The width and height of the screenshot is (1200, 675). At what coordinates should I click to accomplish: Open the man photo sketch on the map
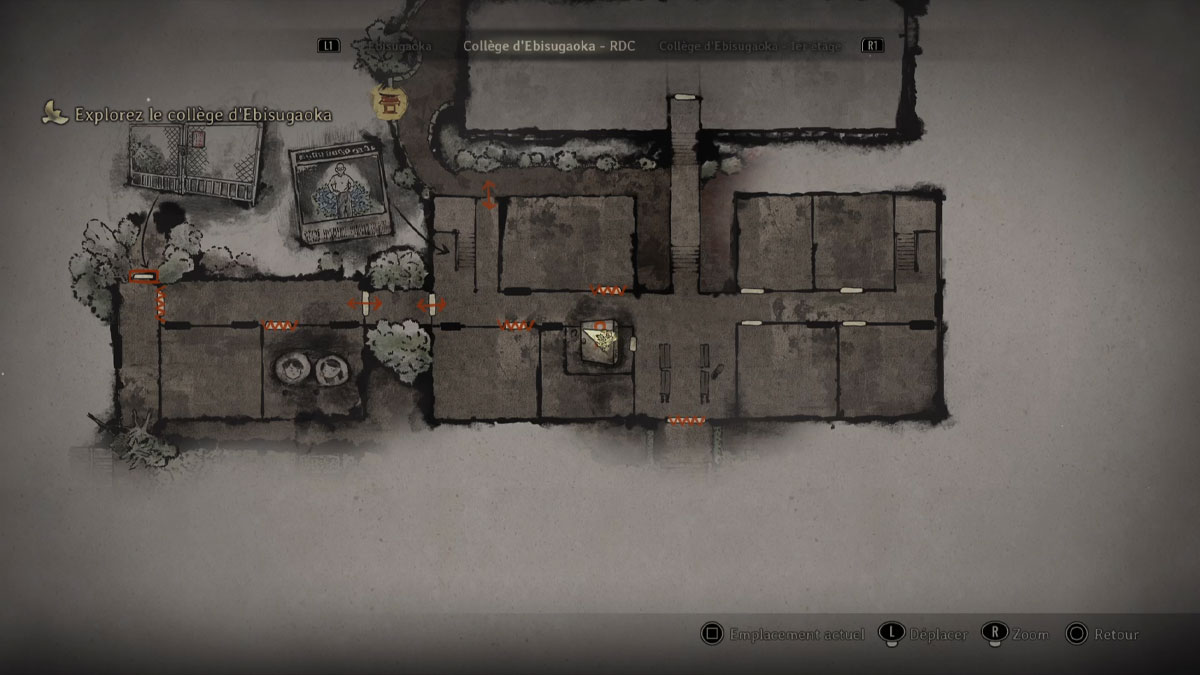point(336,193)
